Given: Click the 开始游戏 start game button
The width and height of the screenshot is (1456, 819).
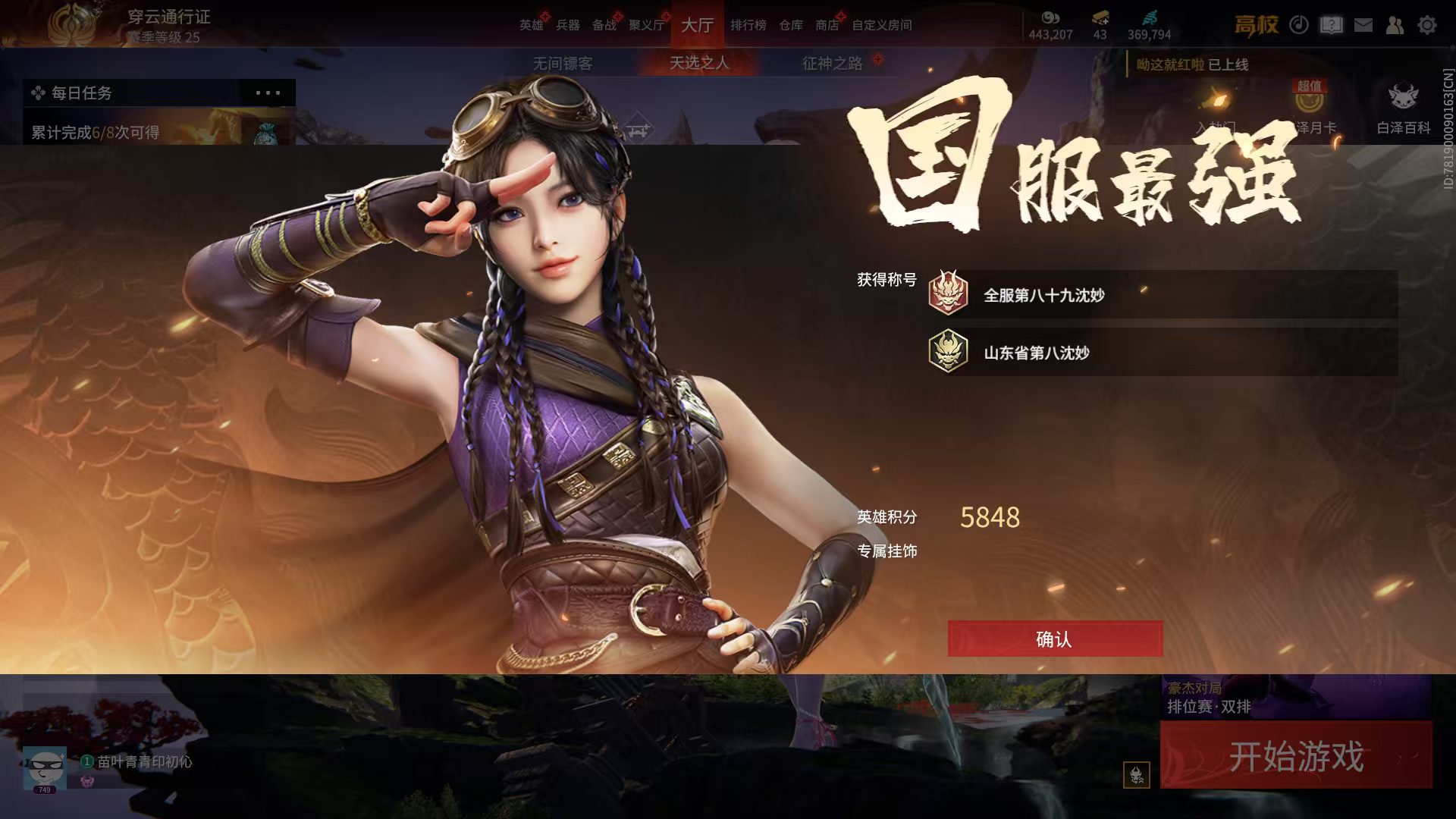Looking at the screenshot, I should pos(1296,756).
